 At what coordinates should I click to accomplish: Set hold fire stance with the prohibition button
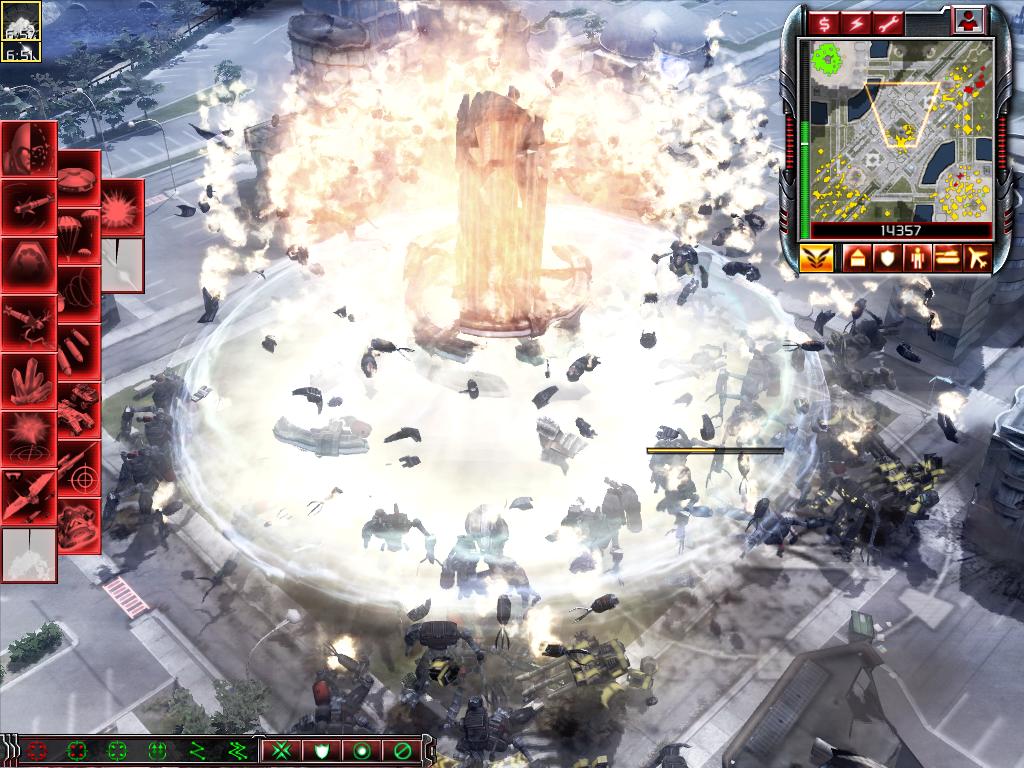point(402,749)
